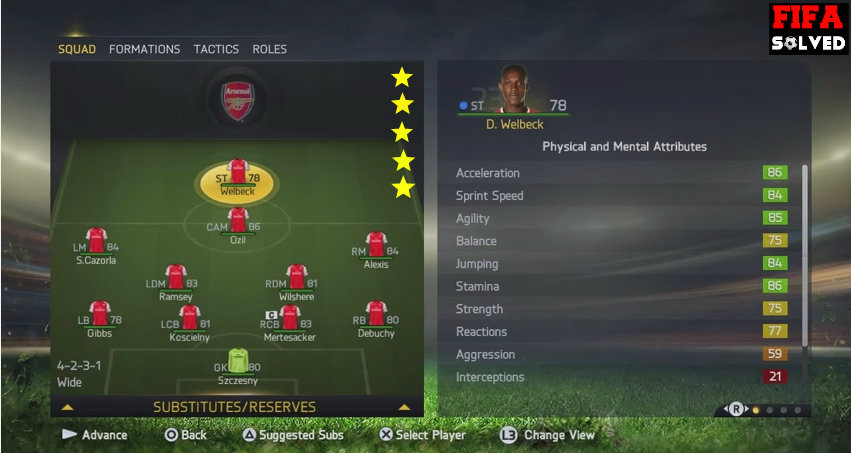Select striker Welbeck on the pitch
Image resolution: width=851 pixels, height=453 pixels.
click(238, 178)
